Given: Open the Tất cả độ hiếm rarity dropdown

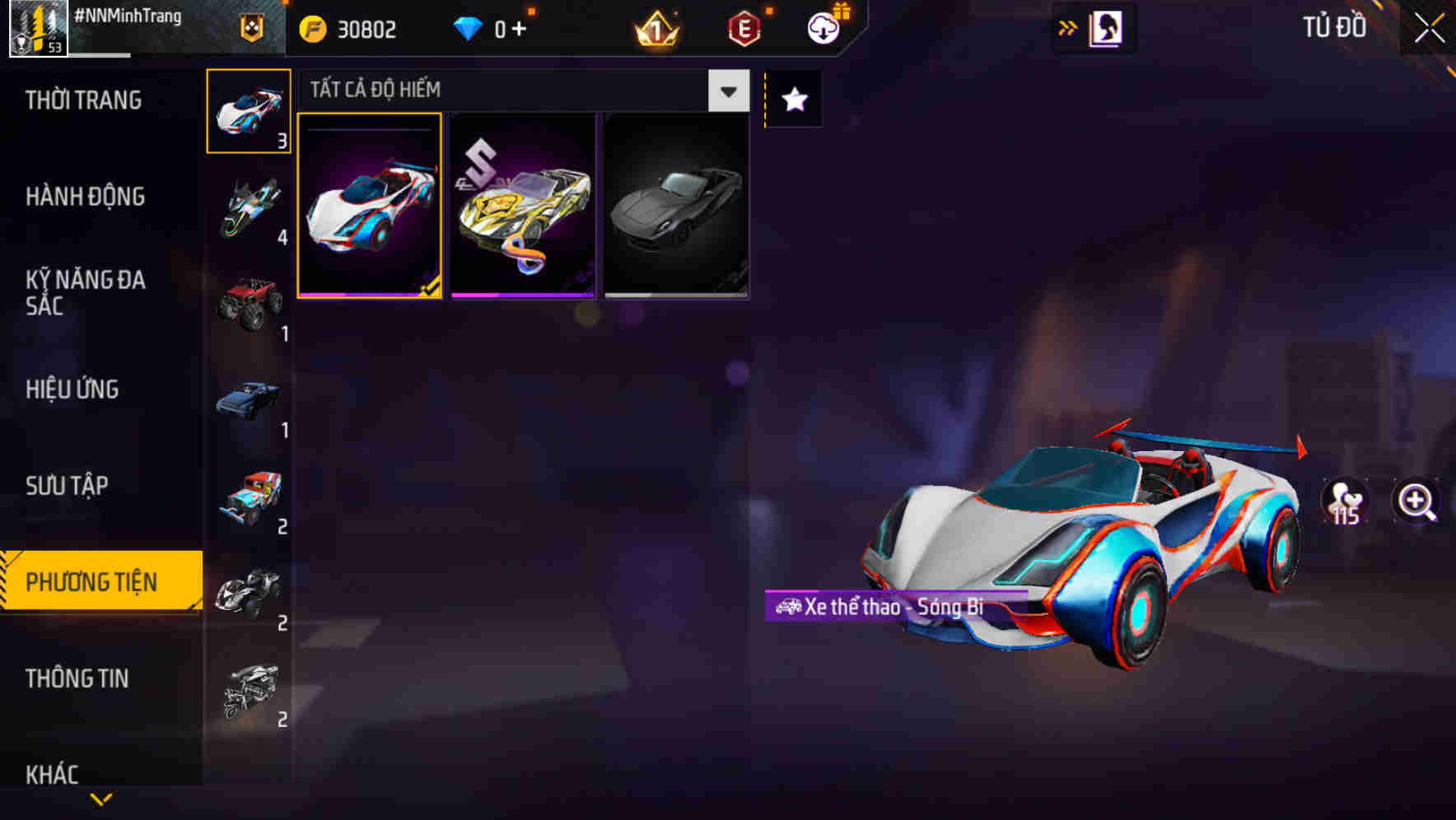Looking at the screenshot, I should point(519,91).
